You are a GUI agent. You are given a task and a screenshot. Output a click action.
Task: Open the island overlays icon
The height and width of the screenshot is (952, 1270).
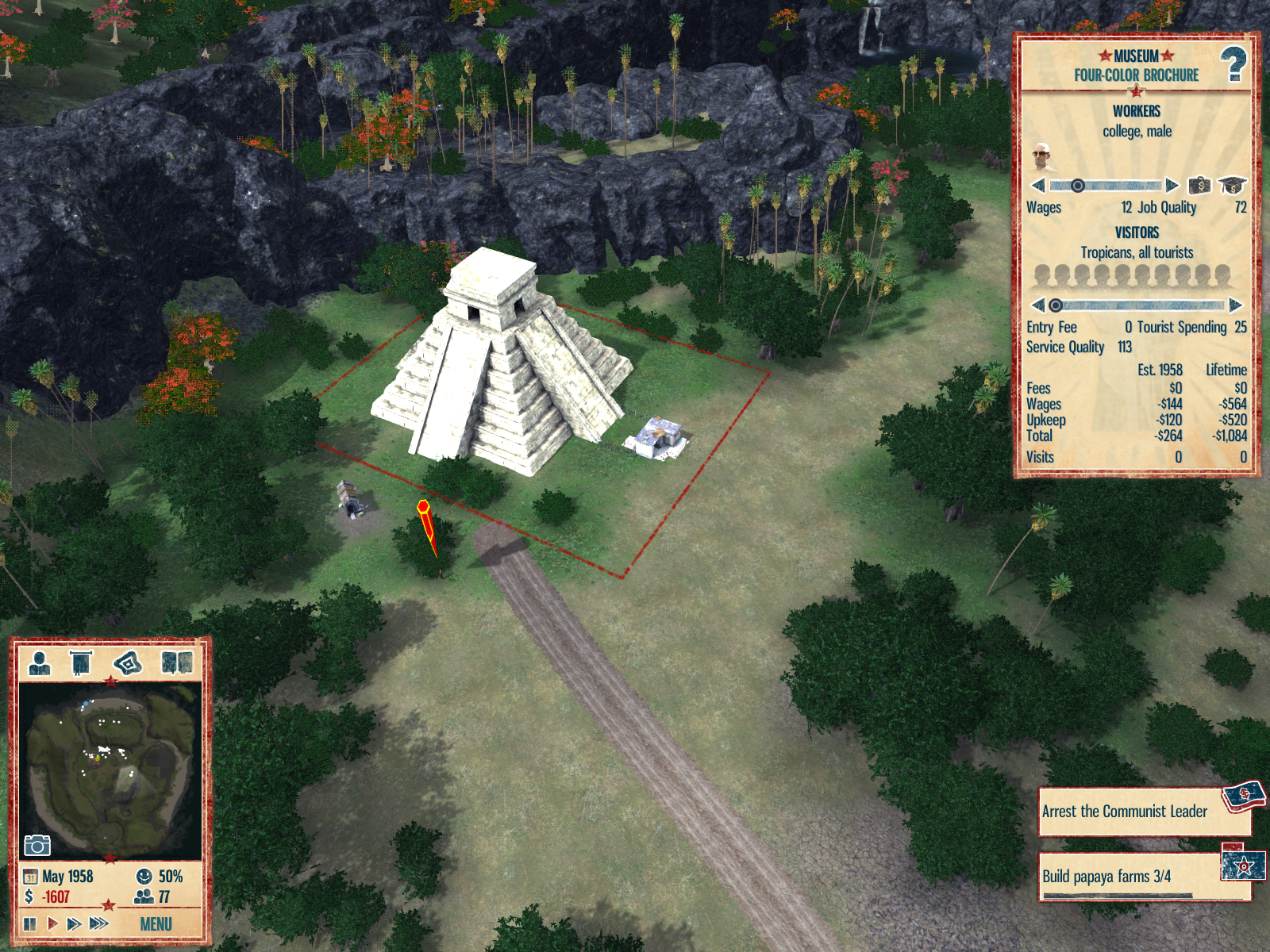[128, 662]
